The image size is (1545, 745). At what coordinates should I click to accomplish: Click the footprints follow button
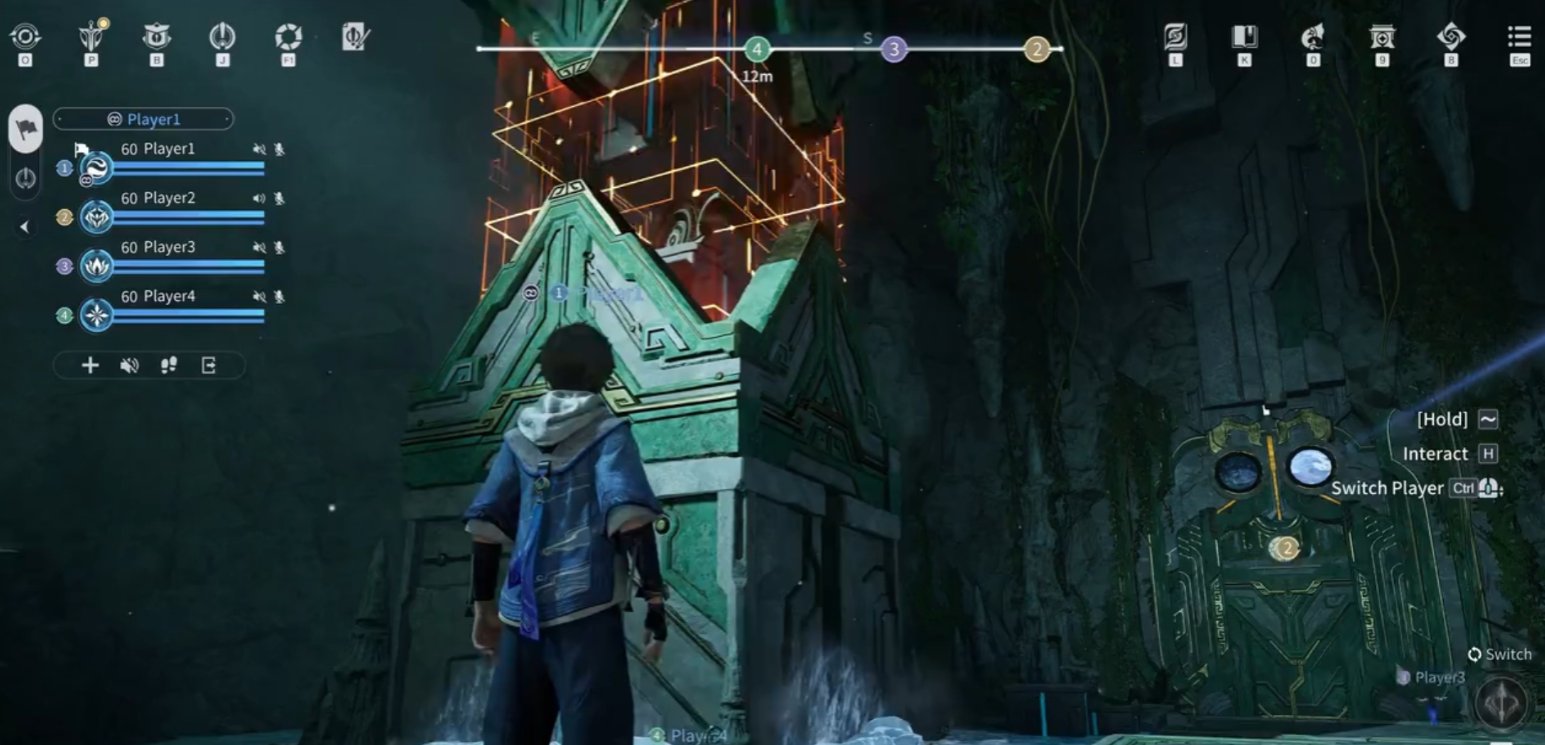pos(169,365)
